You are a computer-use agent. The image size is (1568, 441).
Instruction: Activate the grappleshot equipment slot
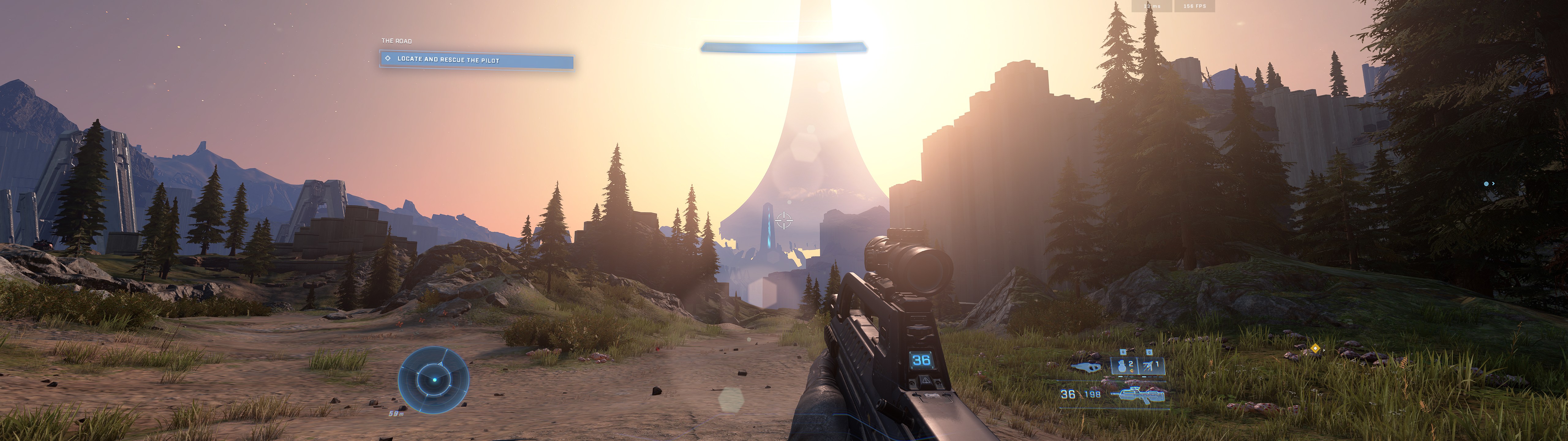pos(1151,366)
